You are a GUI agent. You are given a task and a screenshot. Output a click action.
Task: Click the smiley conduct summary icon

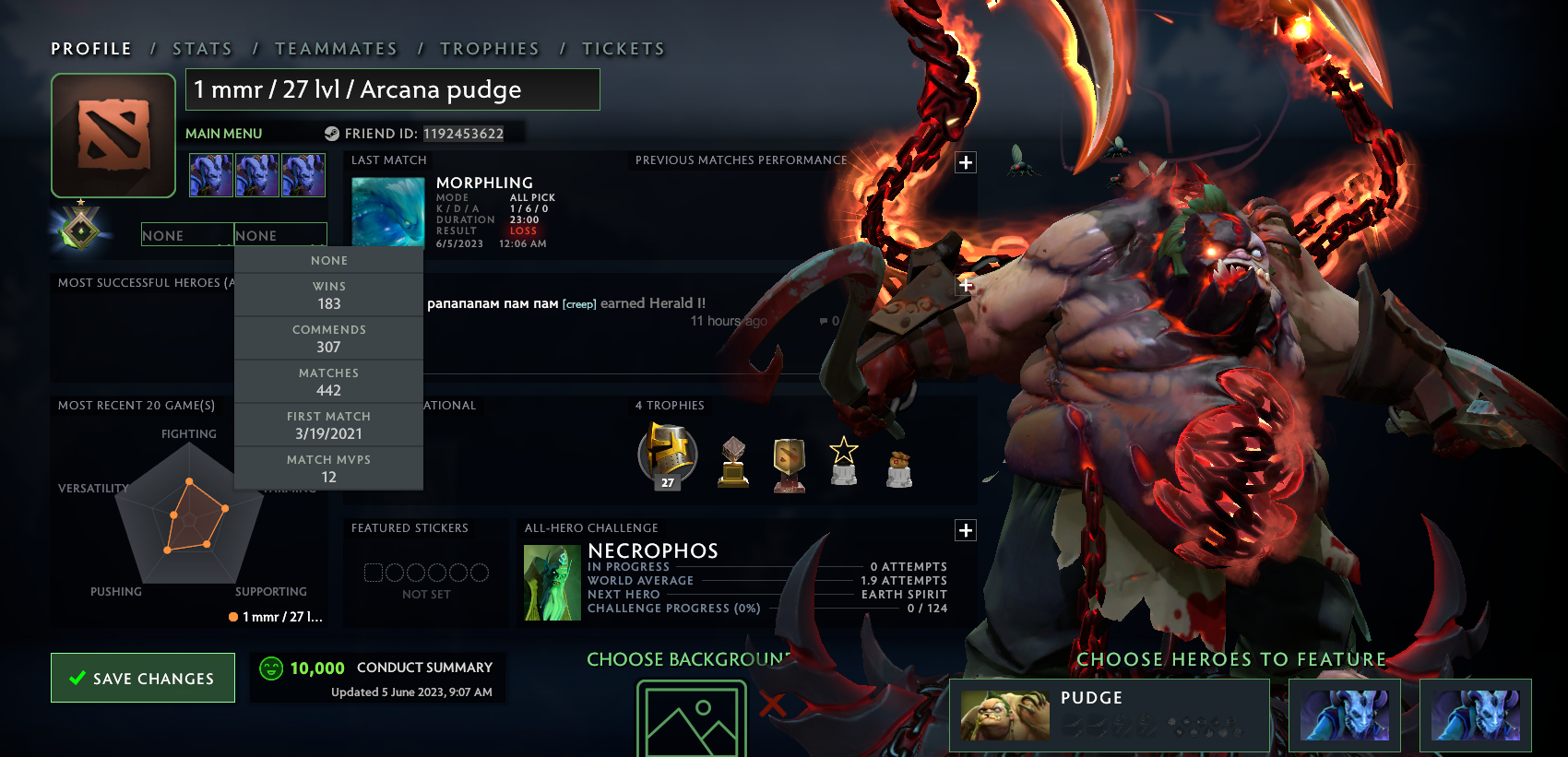[271, 667]
